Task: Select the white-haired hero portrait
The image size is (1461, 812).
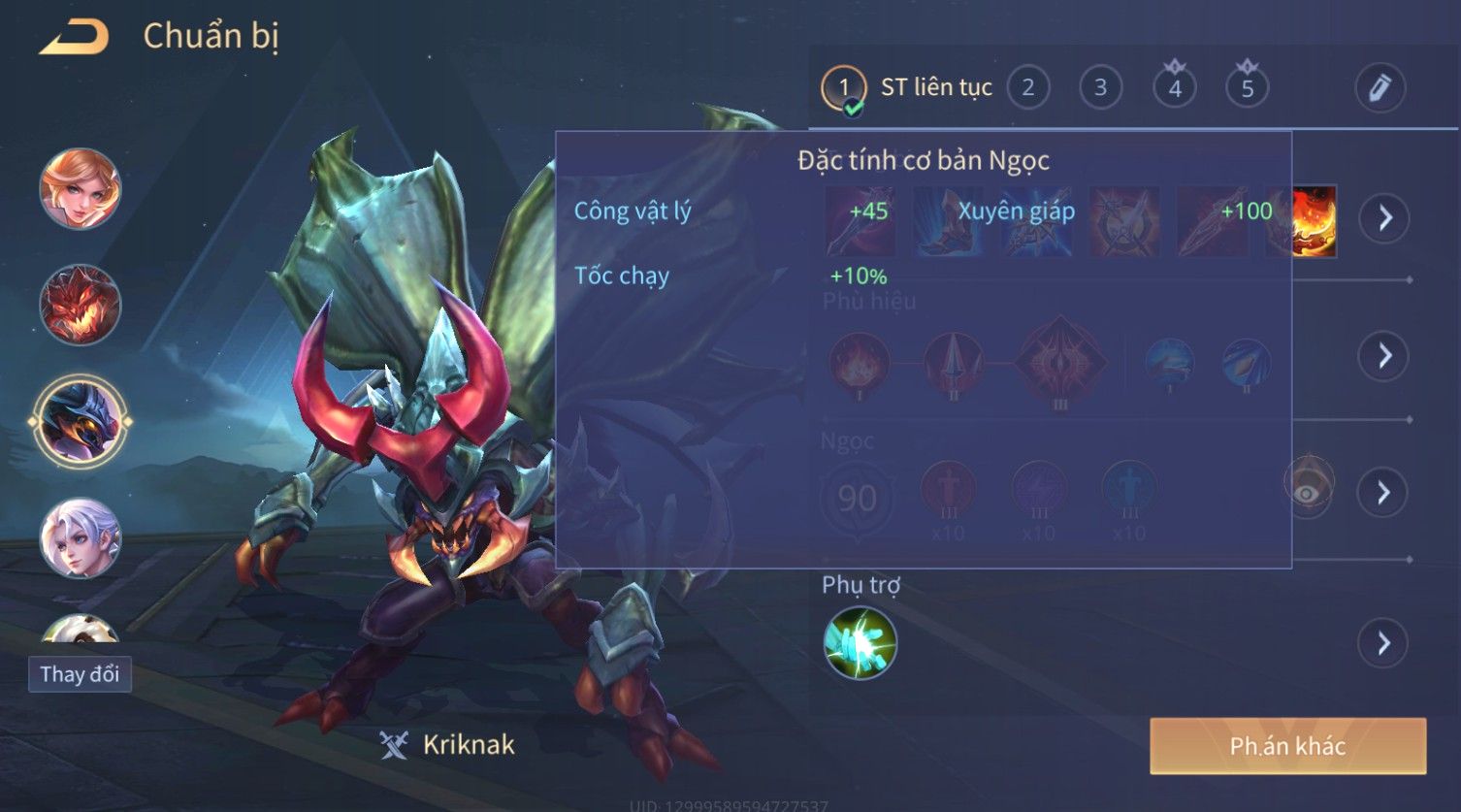Action: (81, 537)
